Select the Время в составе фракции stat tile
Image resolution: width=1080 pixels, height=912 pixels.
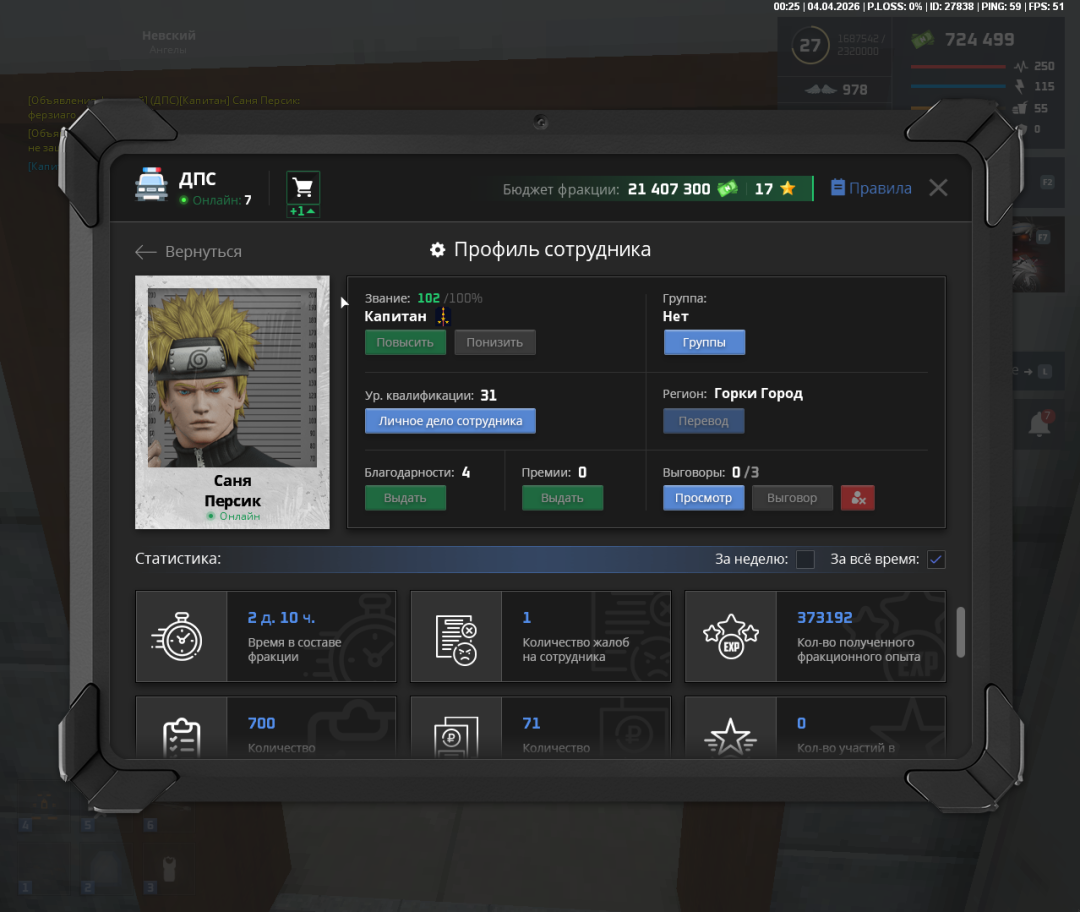tap(266, 636)
